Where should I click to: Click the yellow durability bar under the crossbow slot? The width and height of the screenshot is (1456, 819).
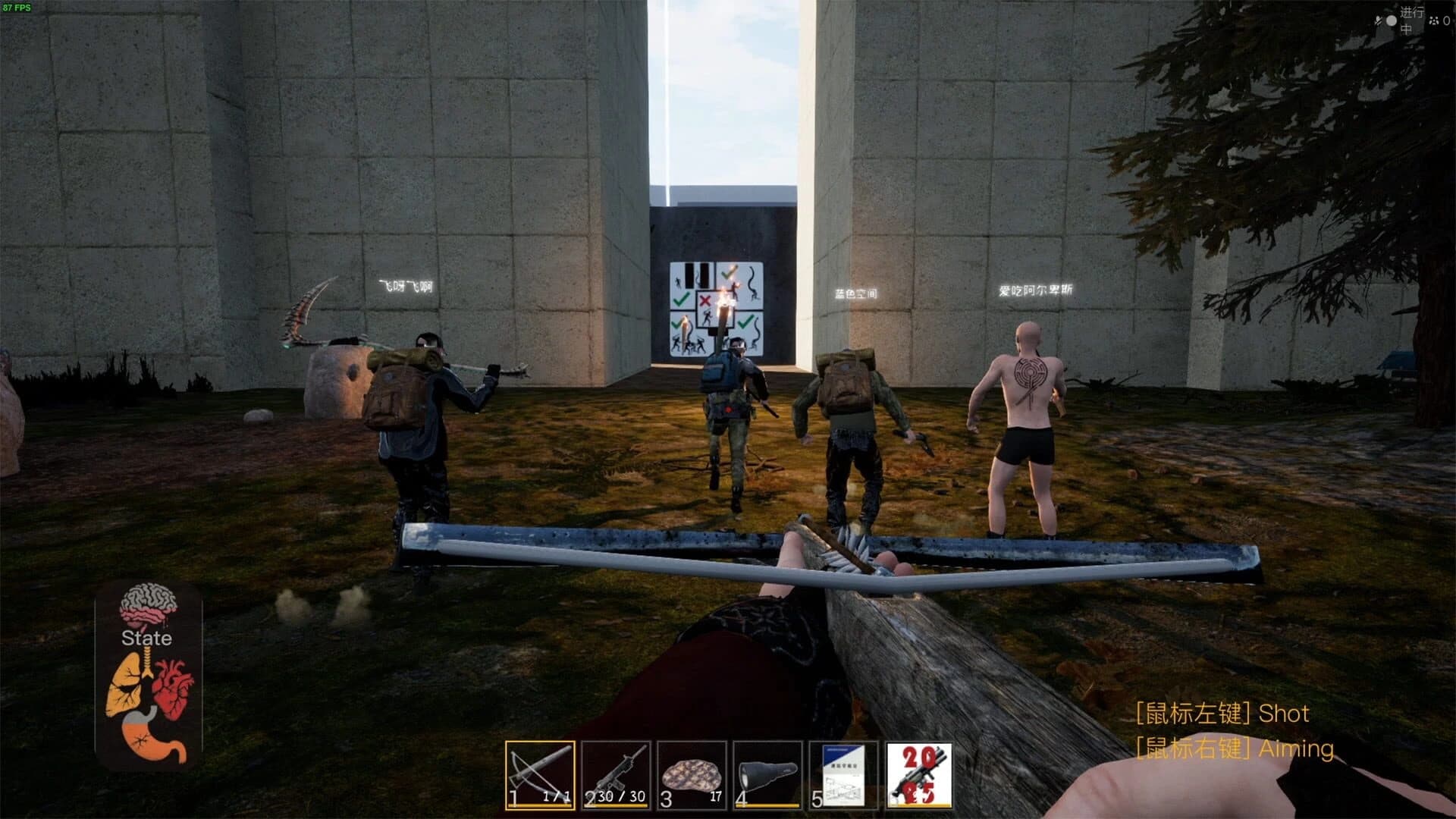coord(538,805)
